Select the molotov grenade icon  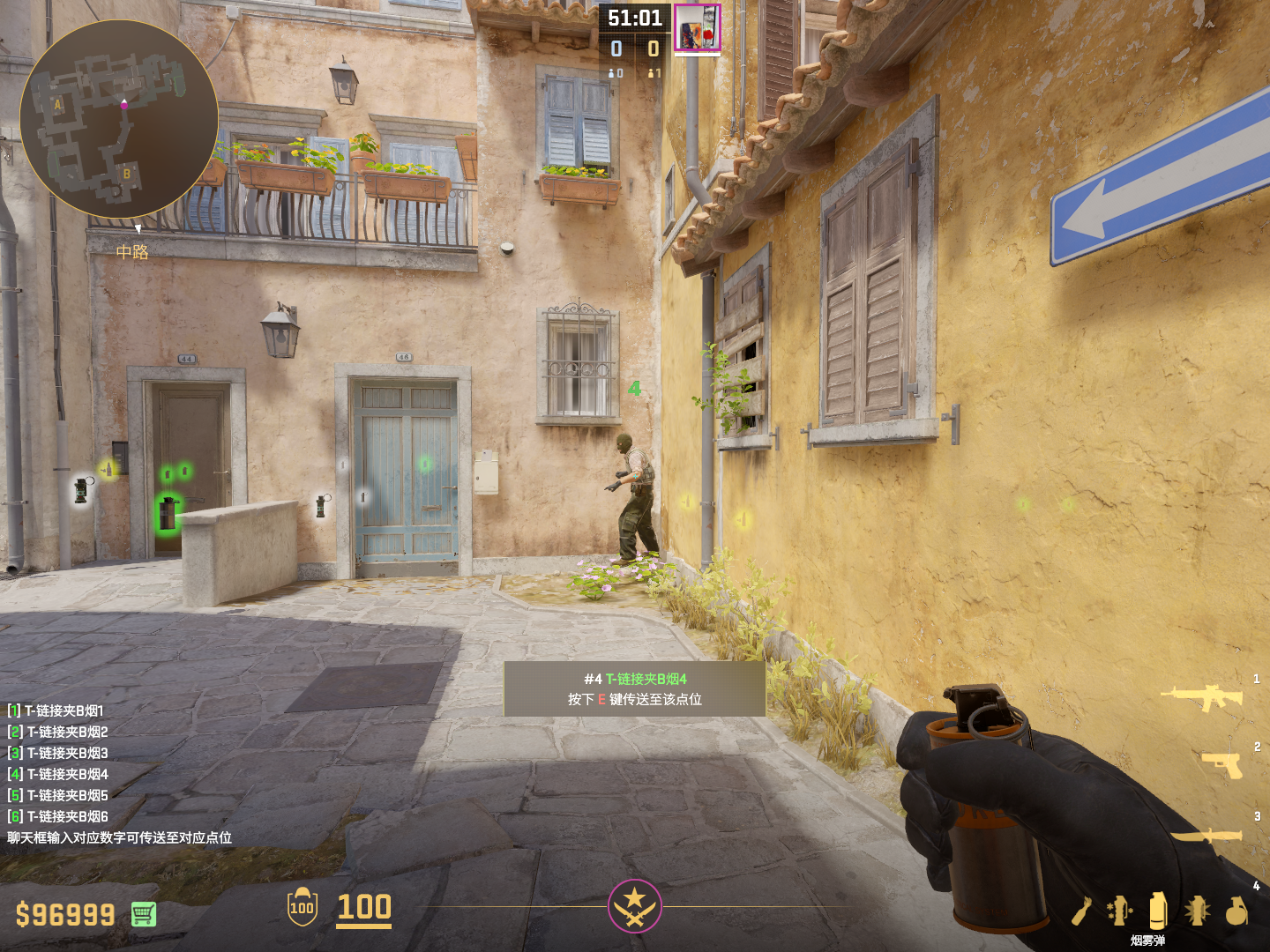pyautogui.click(x=1082, y=911)
